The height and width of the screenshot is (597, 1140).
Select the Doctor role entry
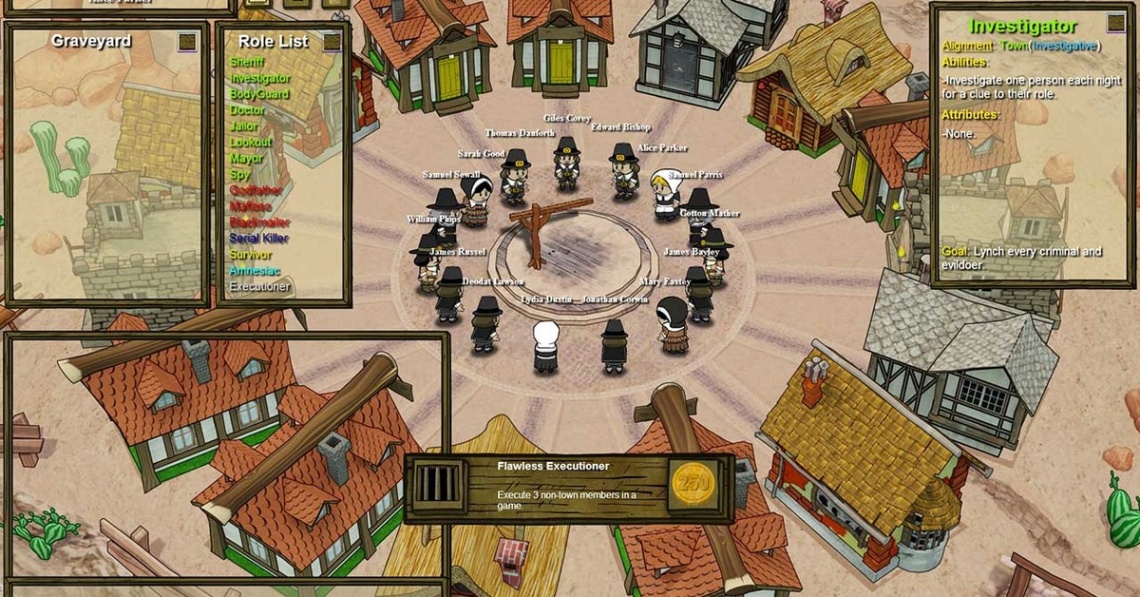(x=248, y=110)
